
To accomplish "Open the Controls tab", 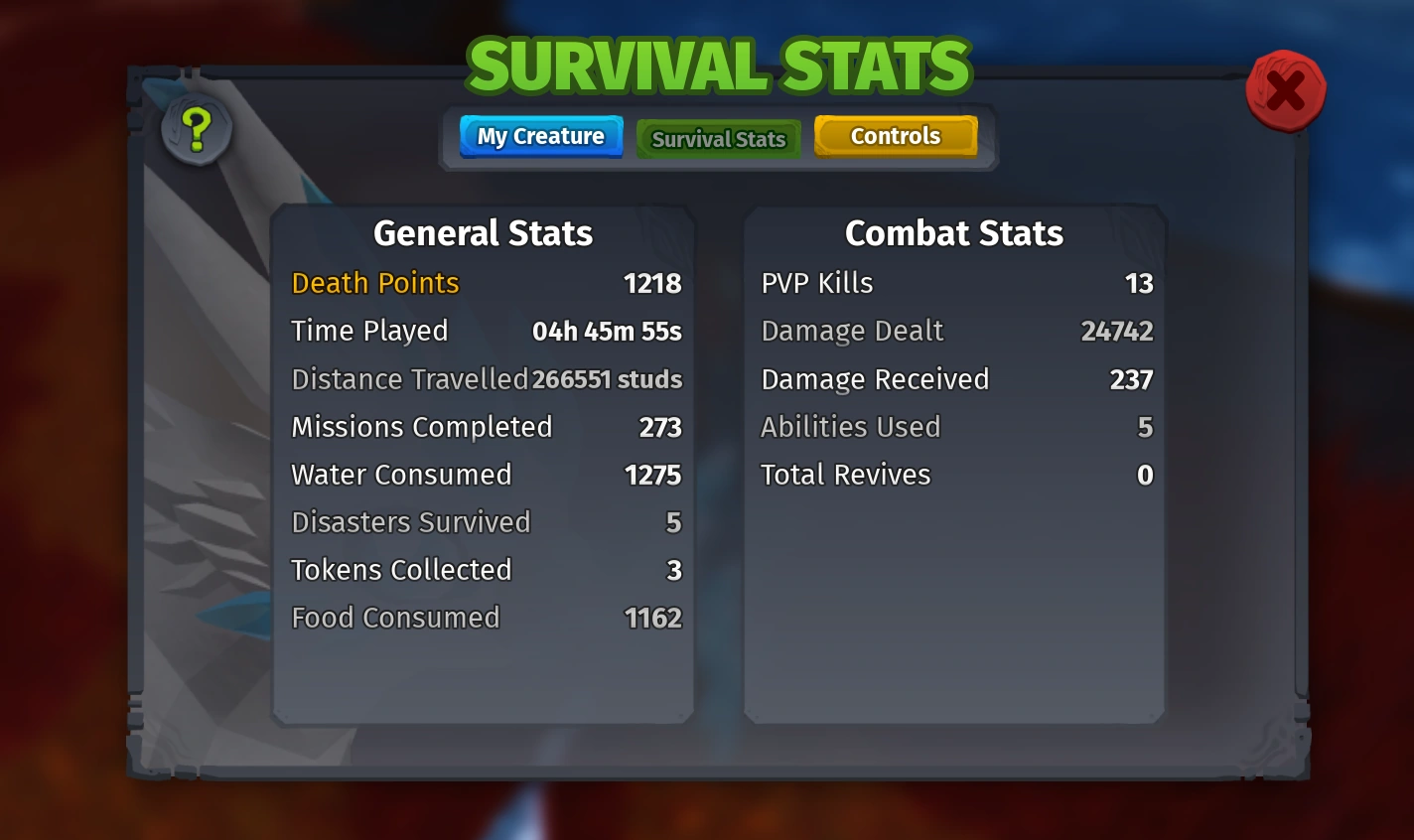I will point(895,136).
